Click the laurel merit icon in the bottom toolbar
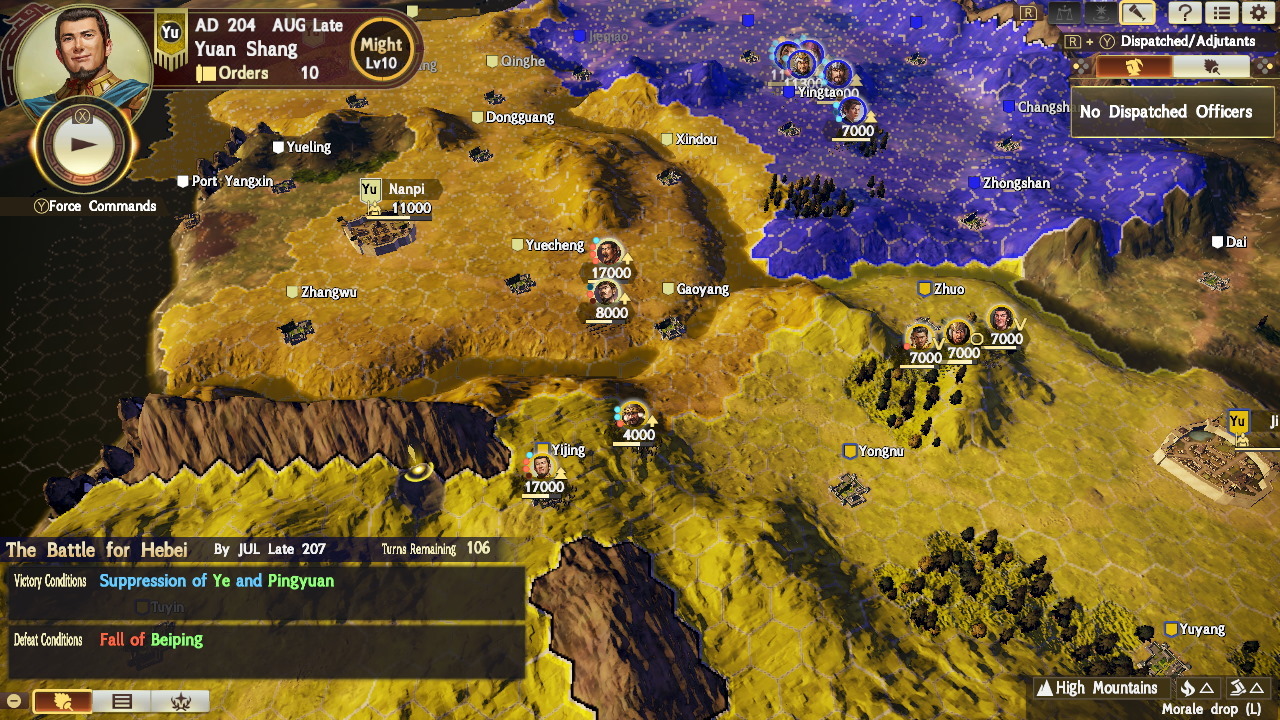This screenshot has width=1280, height=720. pyautogui.click(x=182, y=701)
